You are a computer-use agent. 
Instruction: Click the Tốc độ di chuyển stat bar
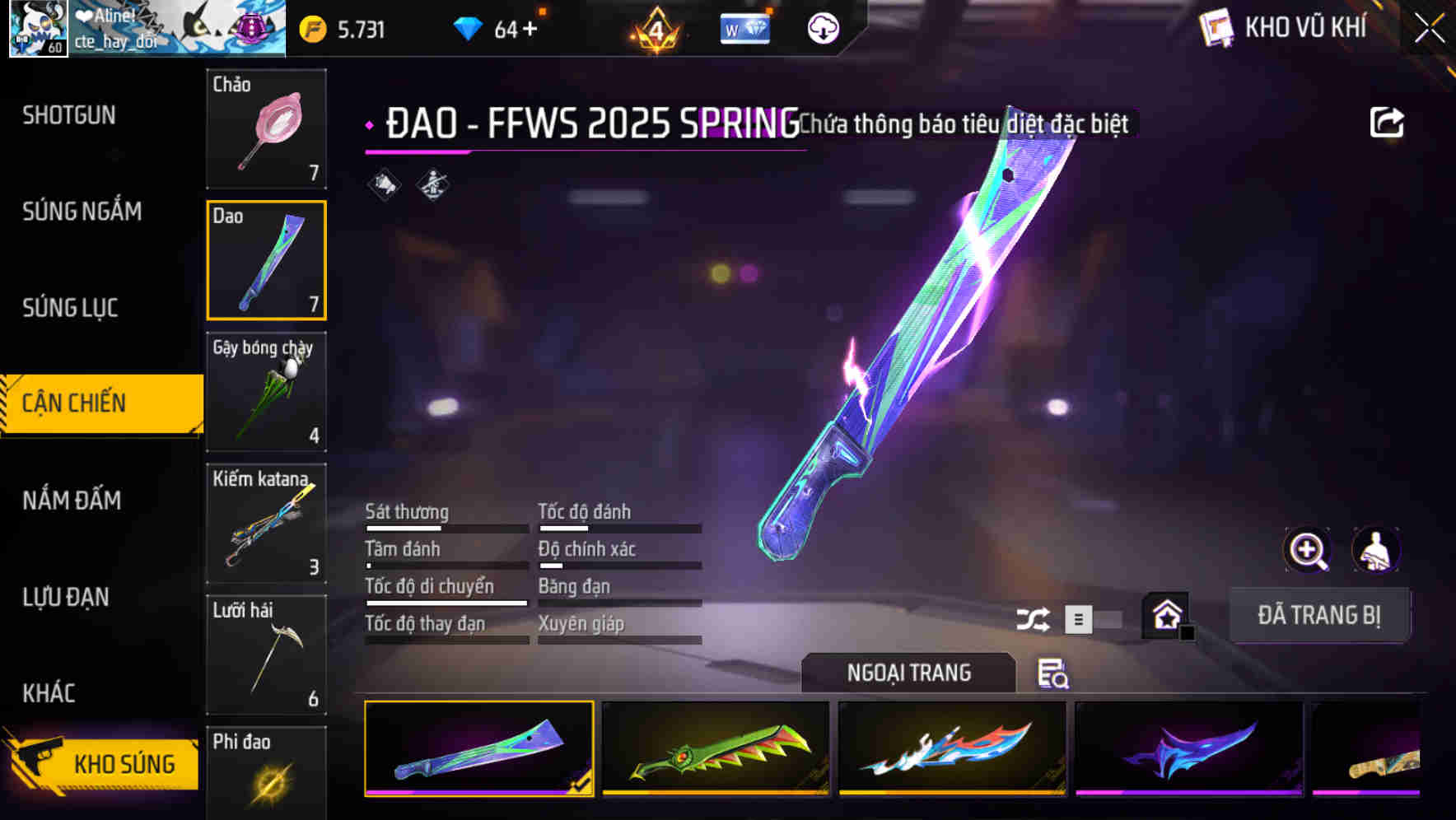point(445,602)
